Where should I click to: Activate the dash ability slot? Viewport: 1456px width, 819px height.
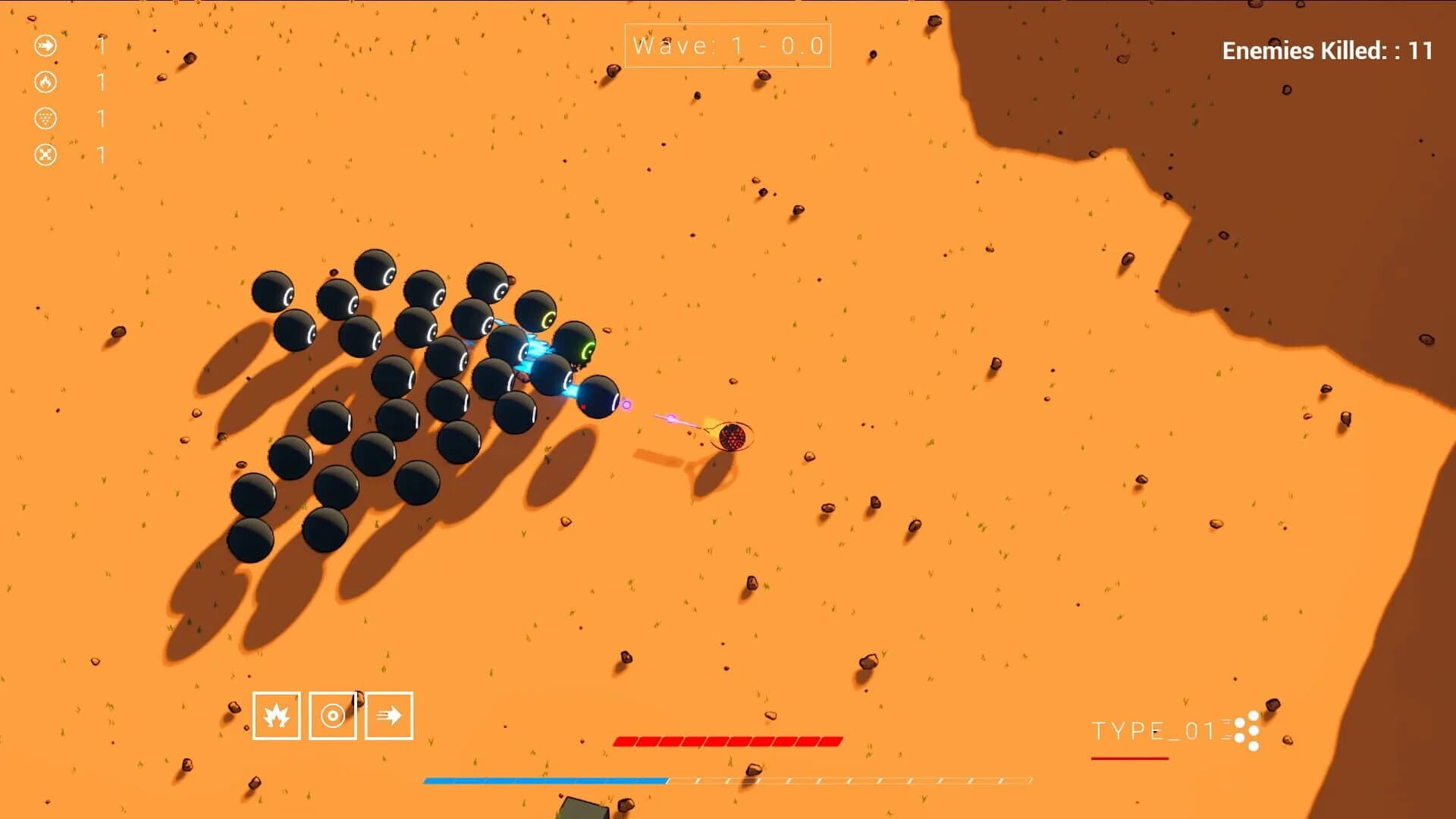pos(389,716)
